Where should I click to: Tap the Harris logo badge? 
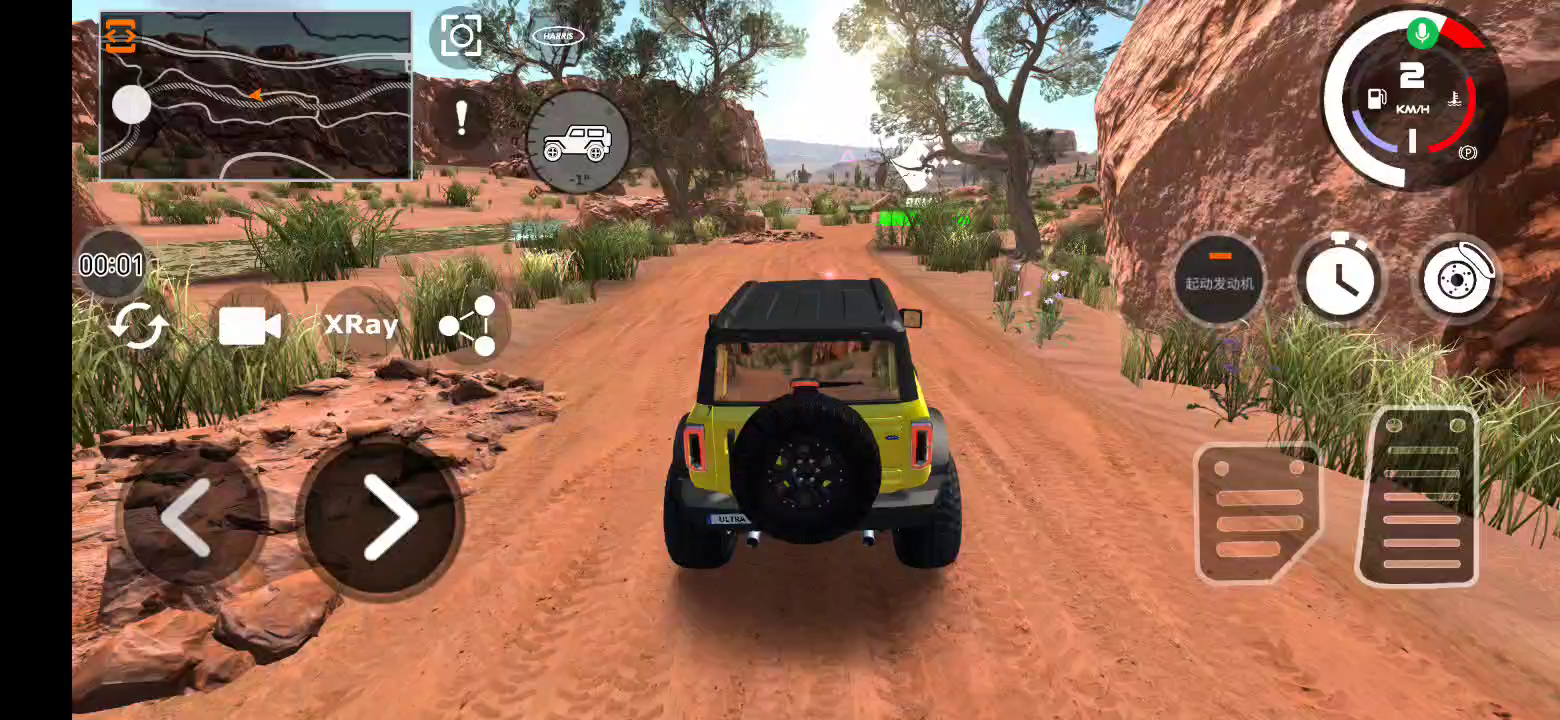tap(557, 36)
